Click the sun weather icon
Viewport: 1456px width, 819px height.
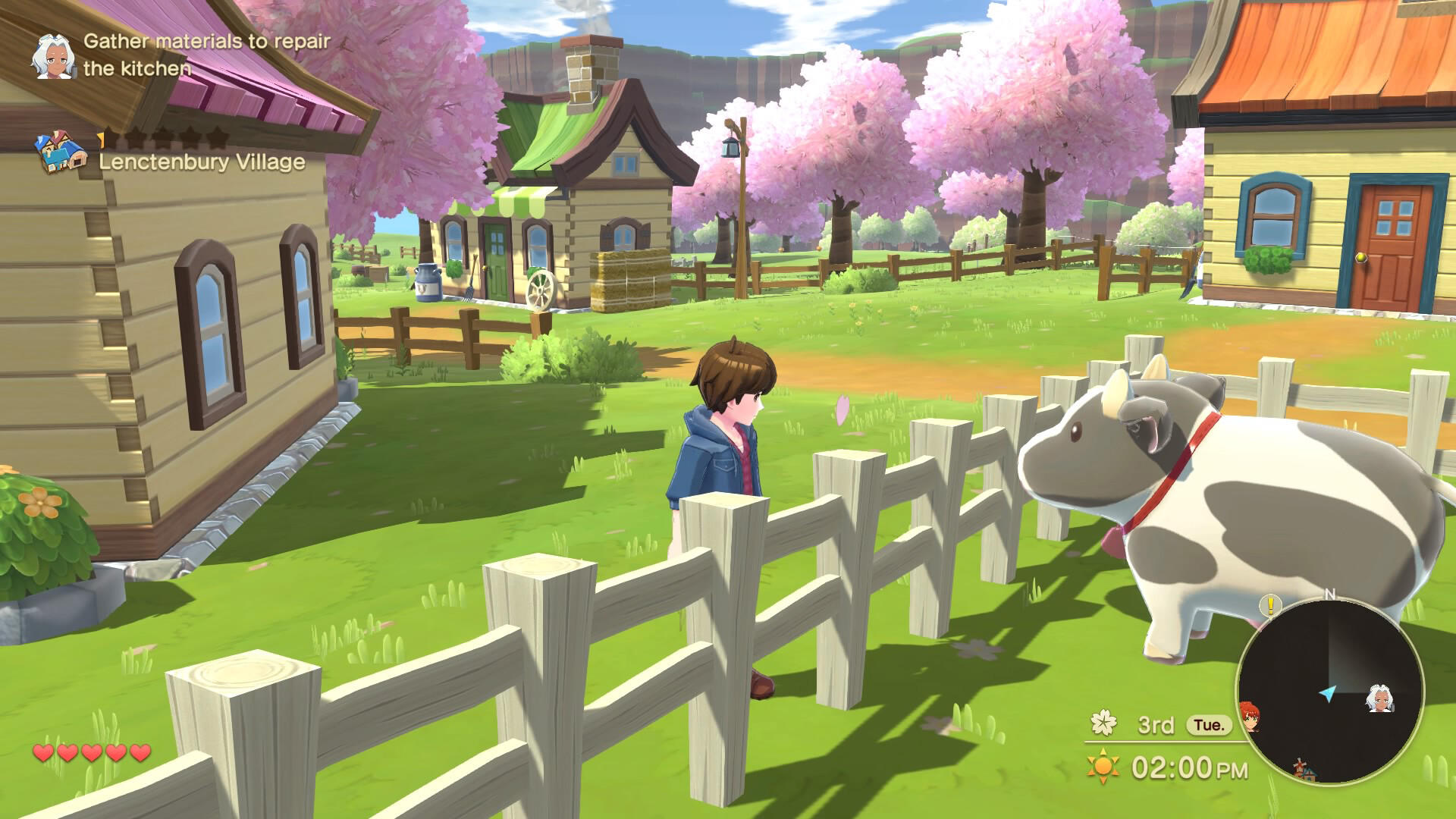pyautogui.click(x=1103, y=767)
